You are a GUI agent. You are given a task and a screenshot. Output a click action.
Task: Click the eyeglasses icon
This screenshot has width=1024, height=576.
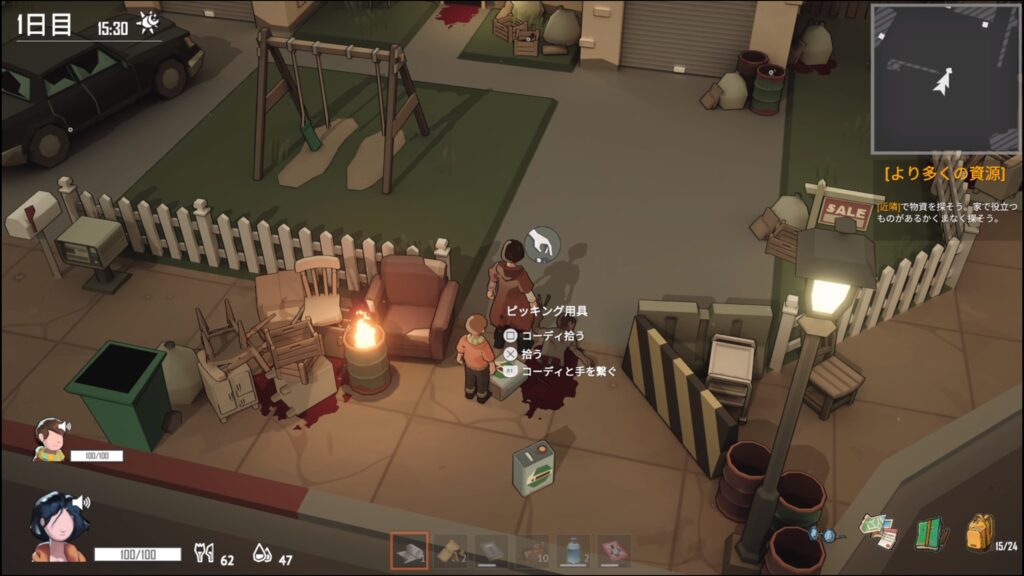tap(827, 536)
